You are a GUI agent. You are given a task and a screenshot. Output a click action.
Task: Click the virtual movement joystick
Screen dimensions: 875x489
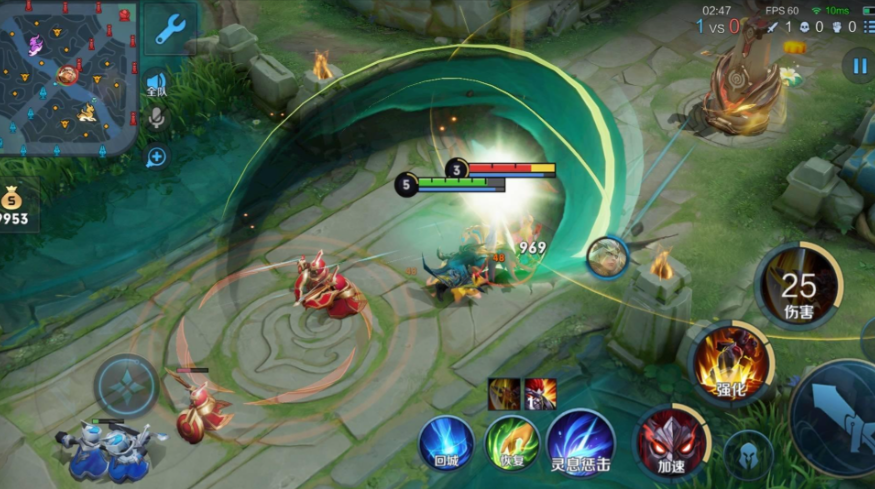click(127, 386)
